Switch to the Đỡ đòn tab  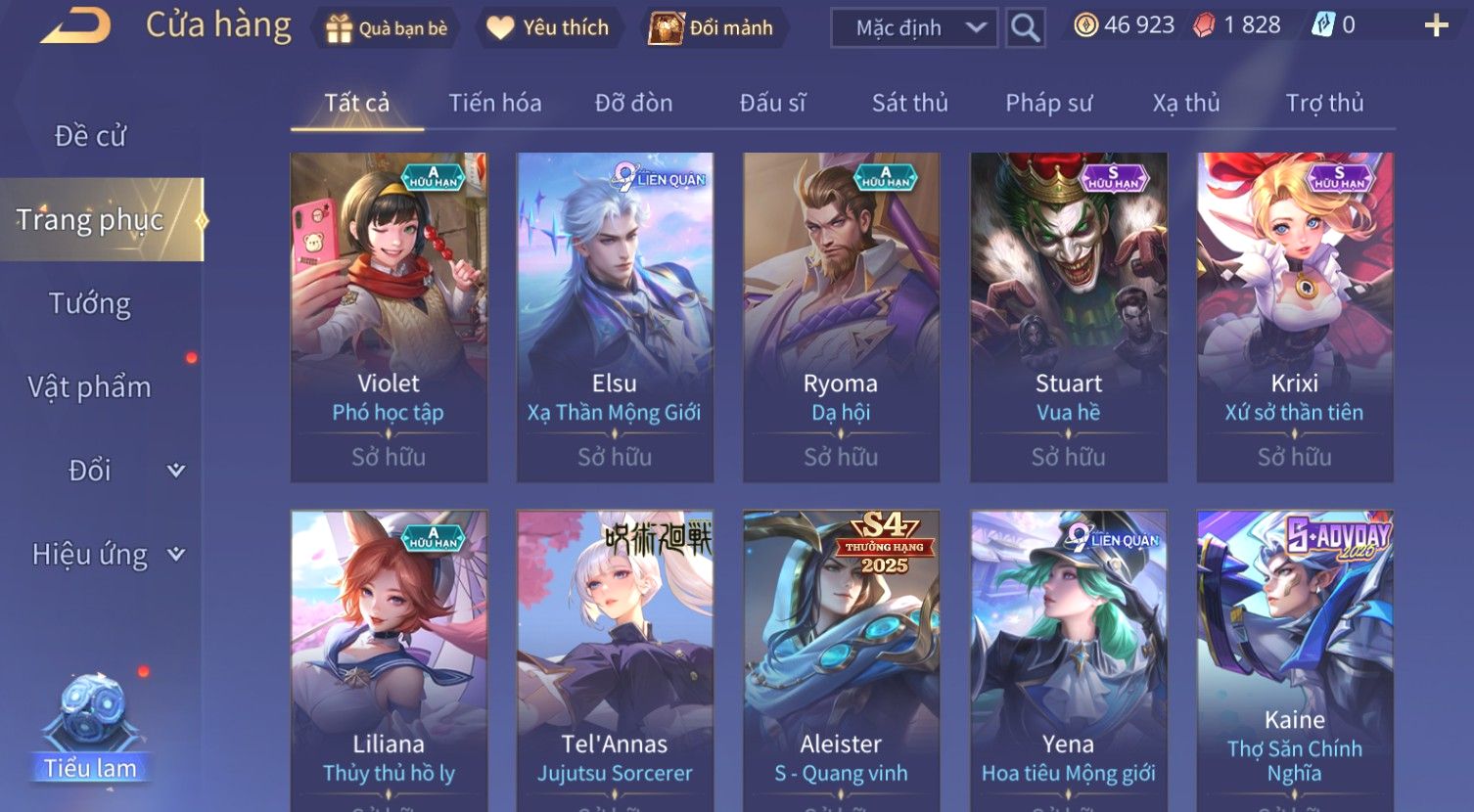coord(633,103)
